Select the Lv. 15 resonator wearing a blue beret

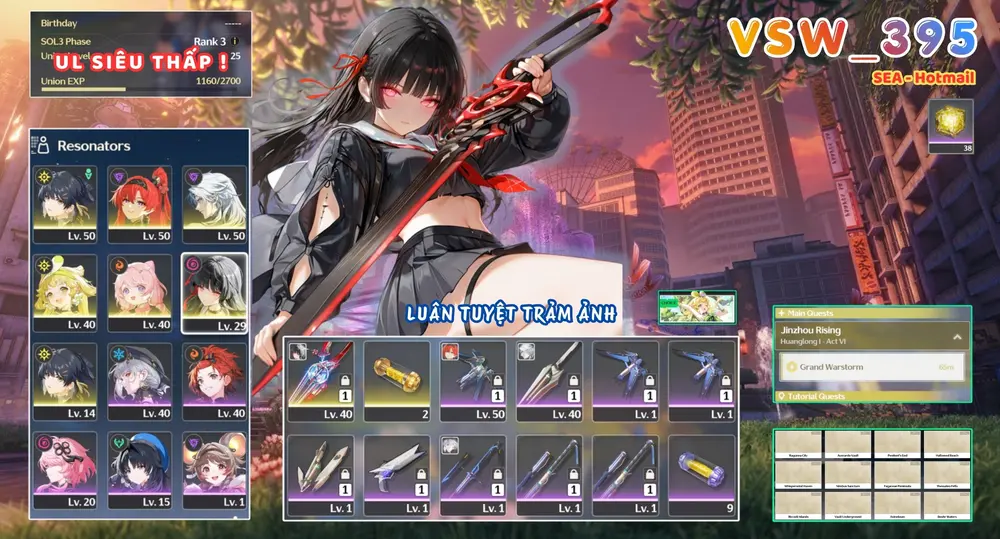pos(140,470)
